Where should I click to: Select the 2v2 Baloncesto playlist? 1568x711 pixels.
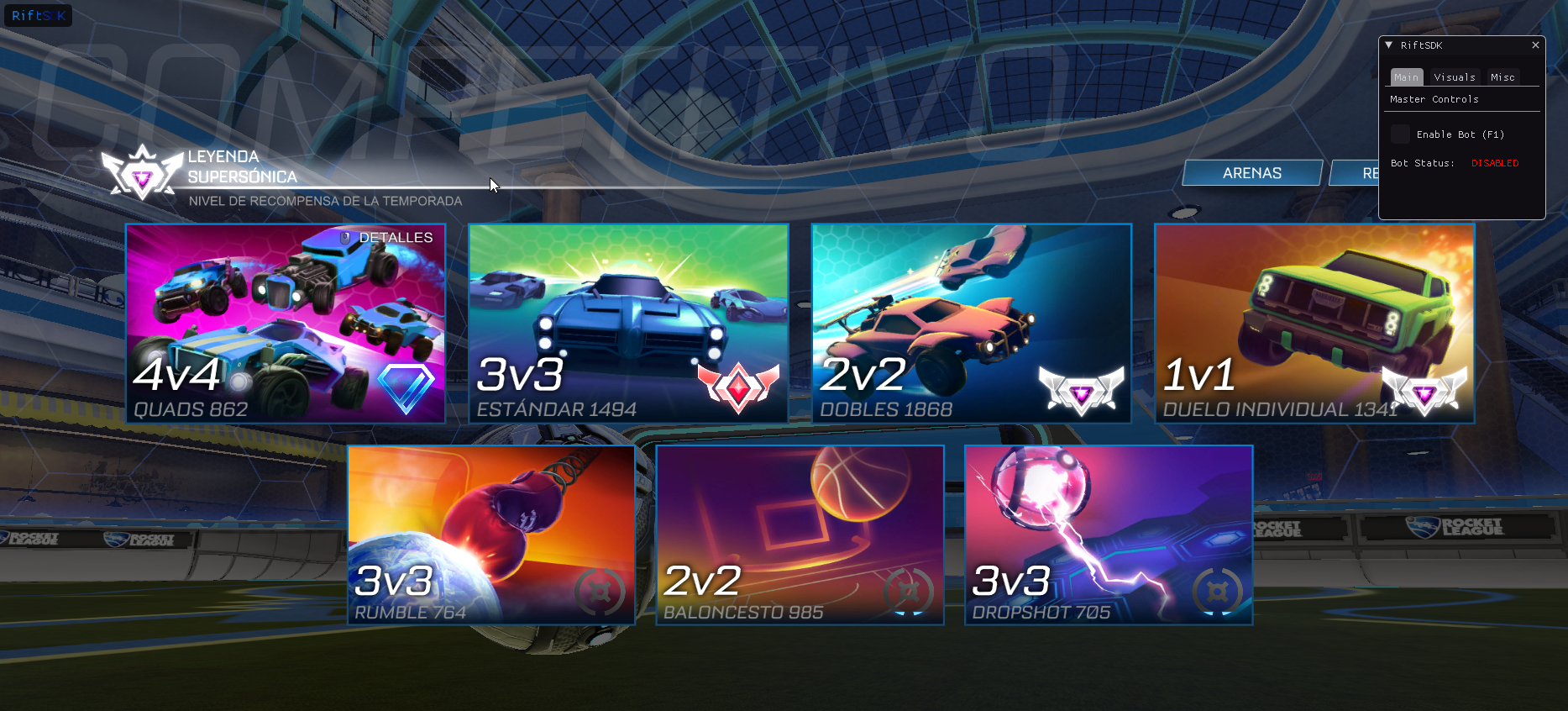[x=800, y=535]
